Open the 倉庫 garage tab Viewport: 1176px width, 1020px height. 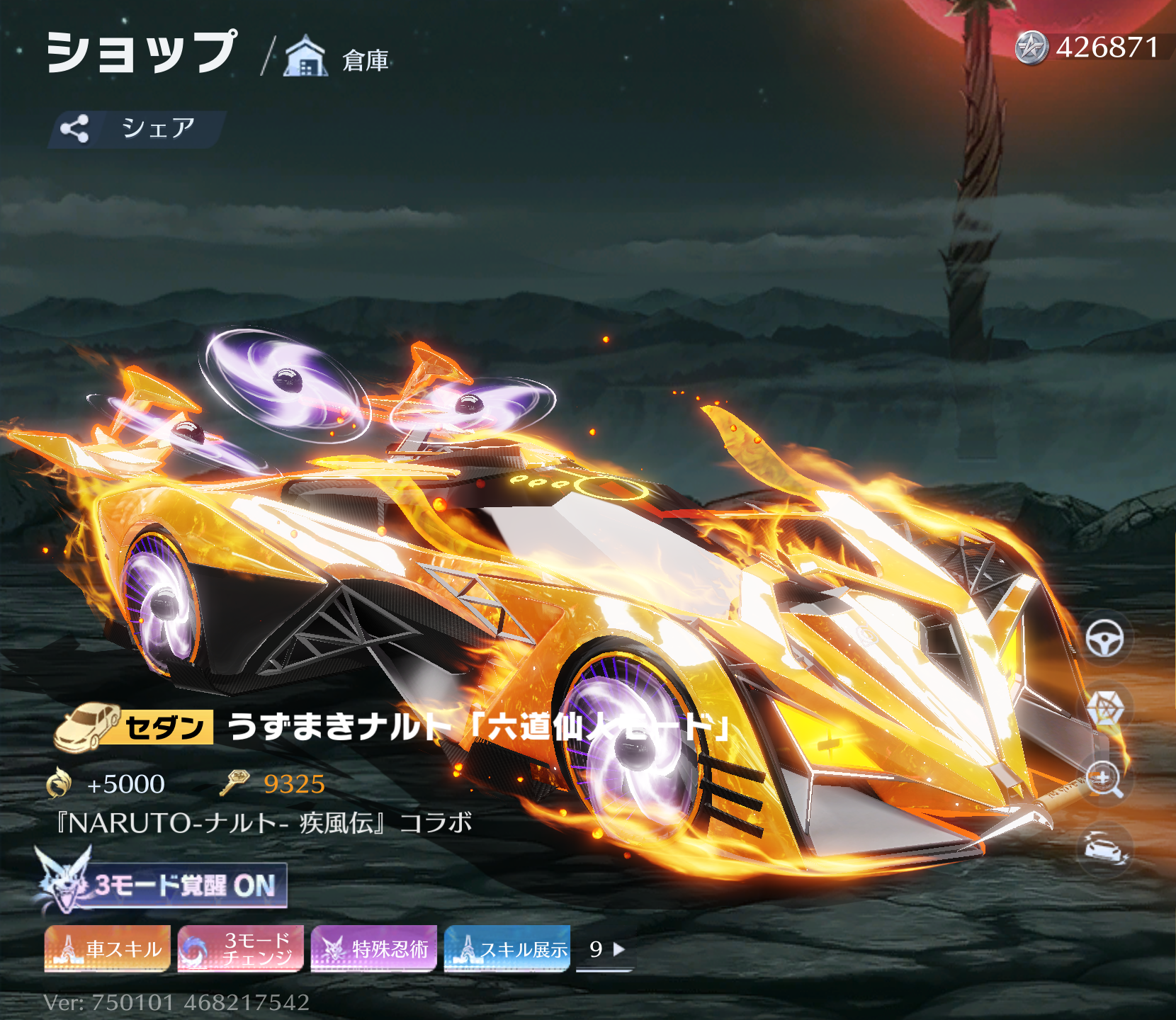click(x=337, y=58)
